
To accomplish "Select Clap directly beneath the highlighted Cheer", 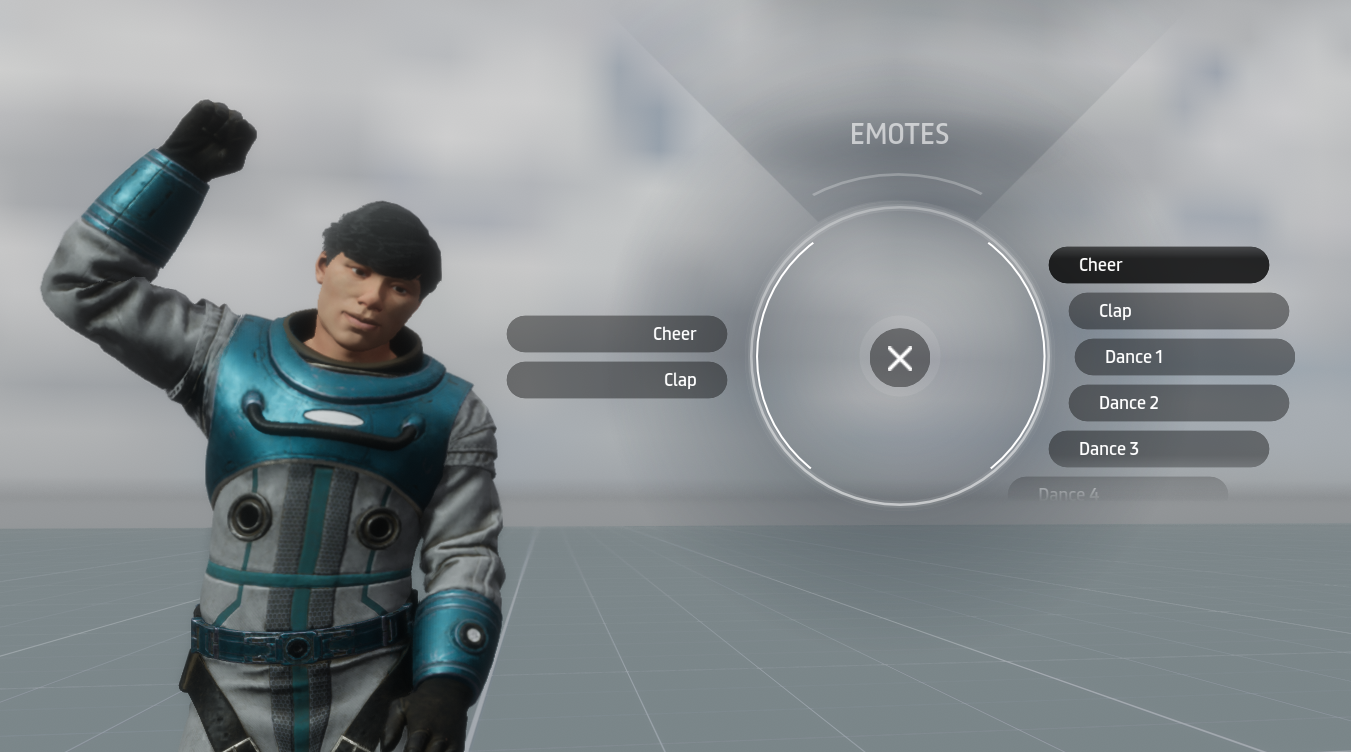I will pos(1178,311).
